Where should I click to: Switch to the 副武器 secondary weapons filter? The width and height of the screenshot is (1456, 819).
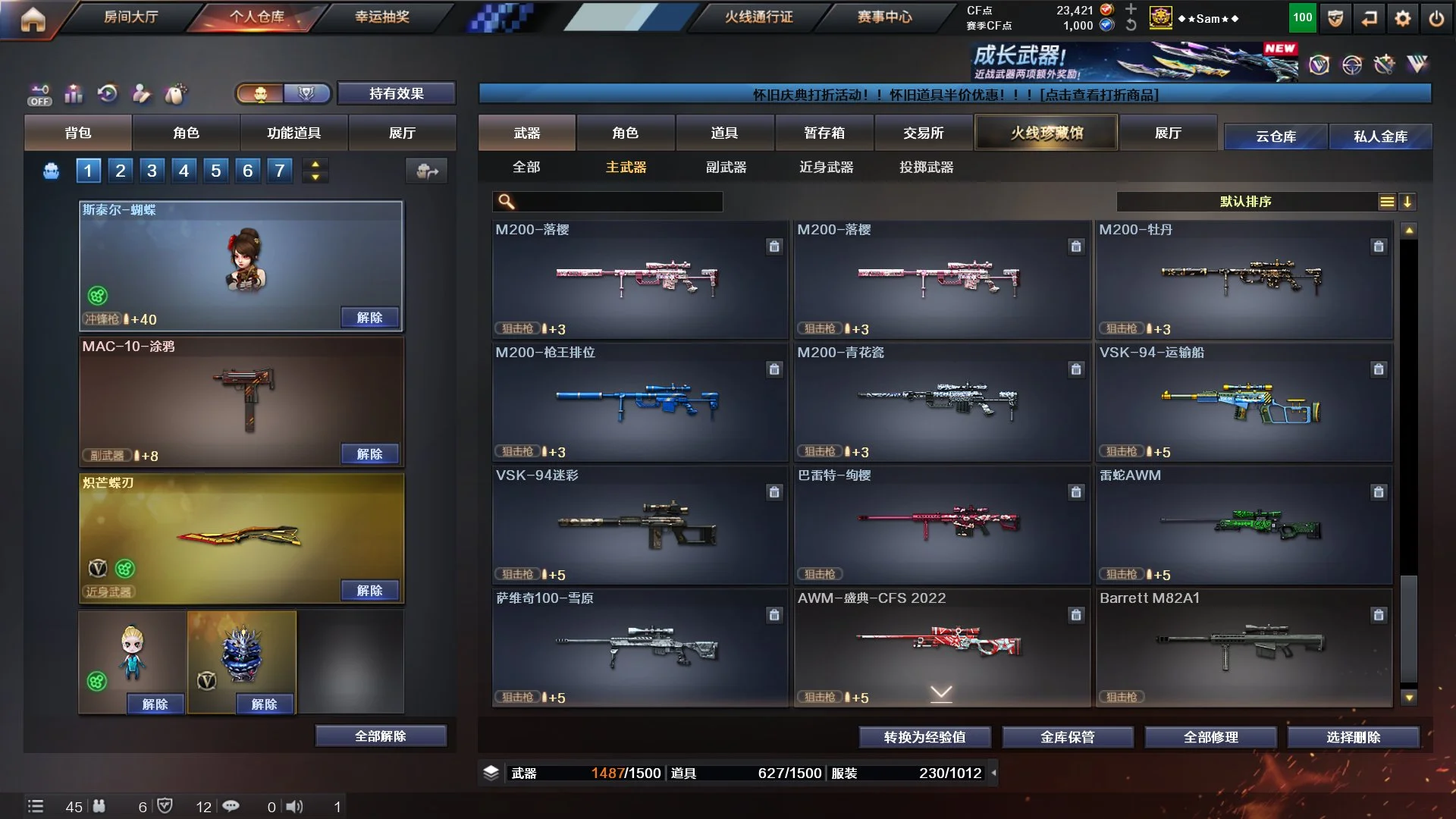click(x=726, y=167)
